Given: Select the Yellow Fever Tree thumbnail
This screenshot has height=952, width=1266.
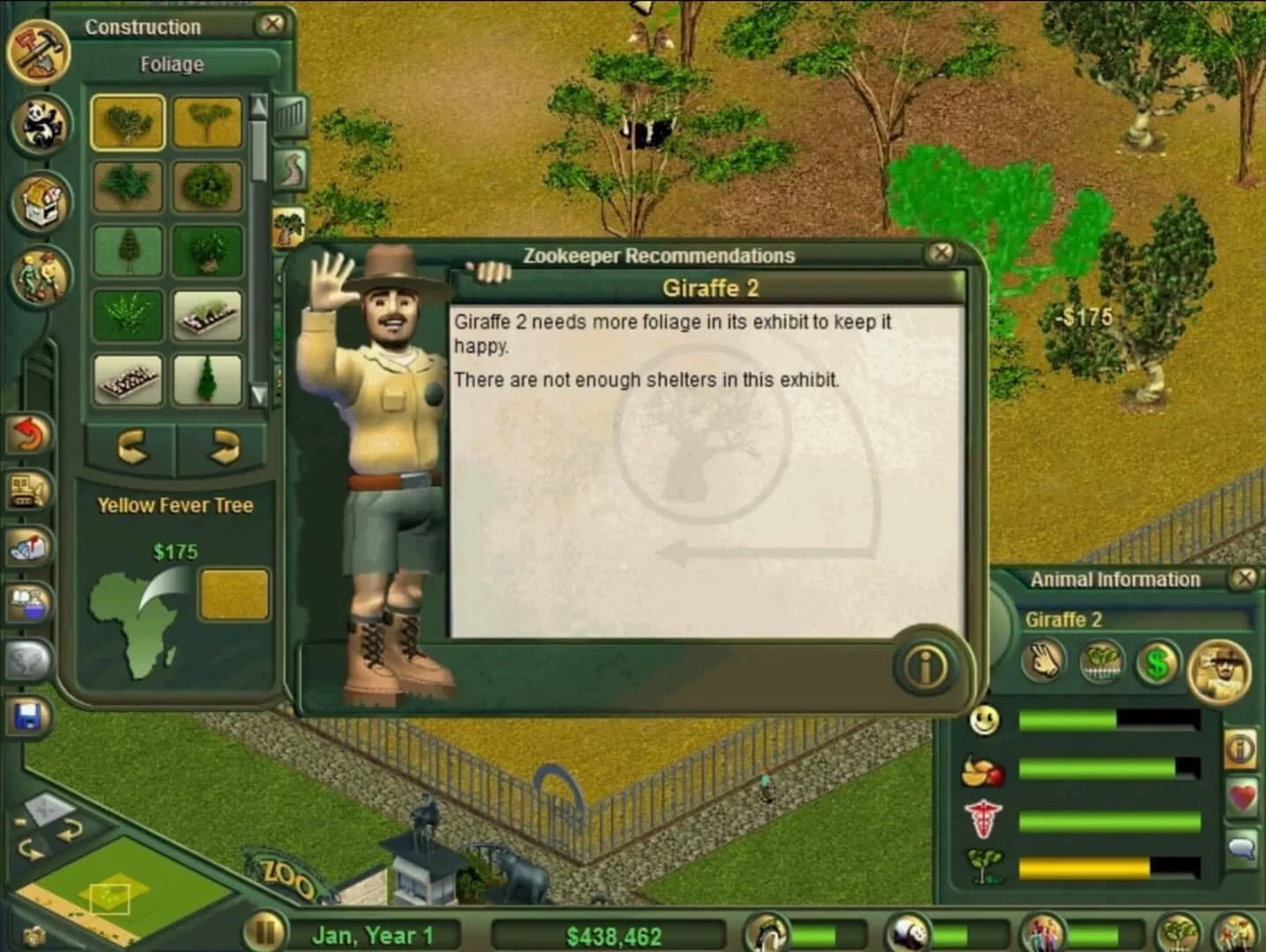Looking at the screenshot, I should tap(128, 122).
